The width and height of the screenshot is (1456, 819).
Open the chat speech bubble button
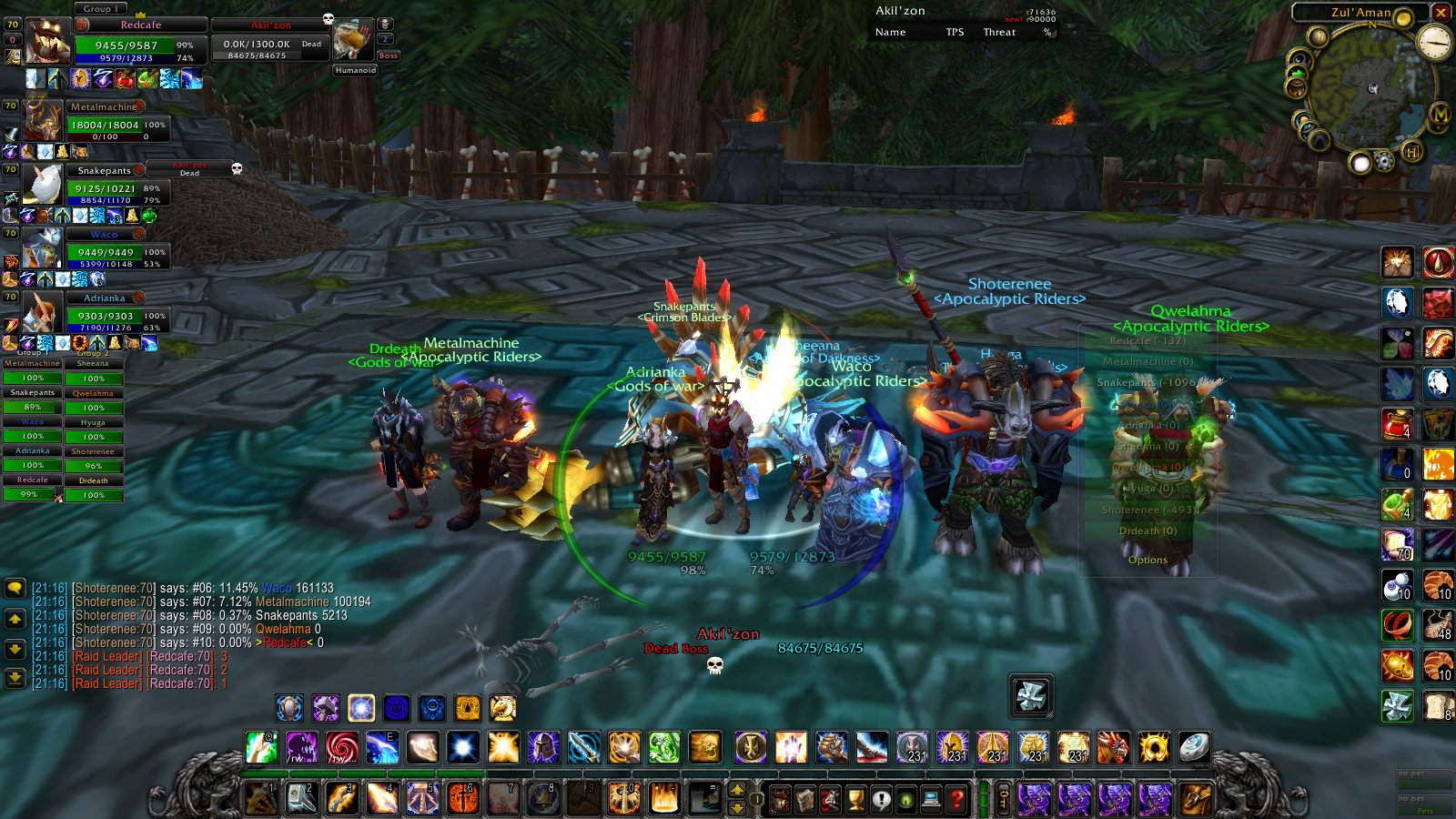[x=15, y=588]
